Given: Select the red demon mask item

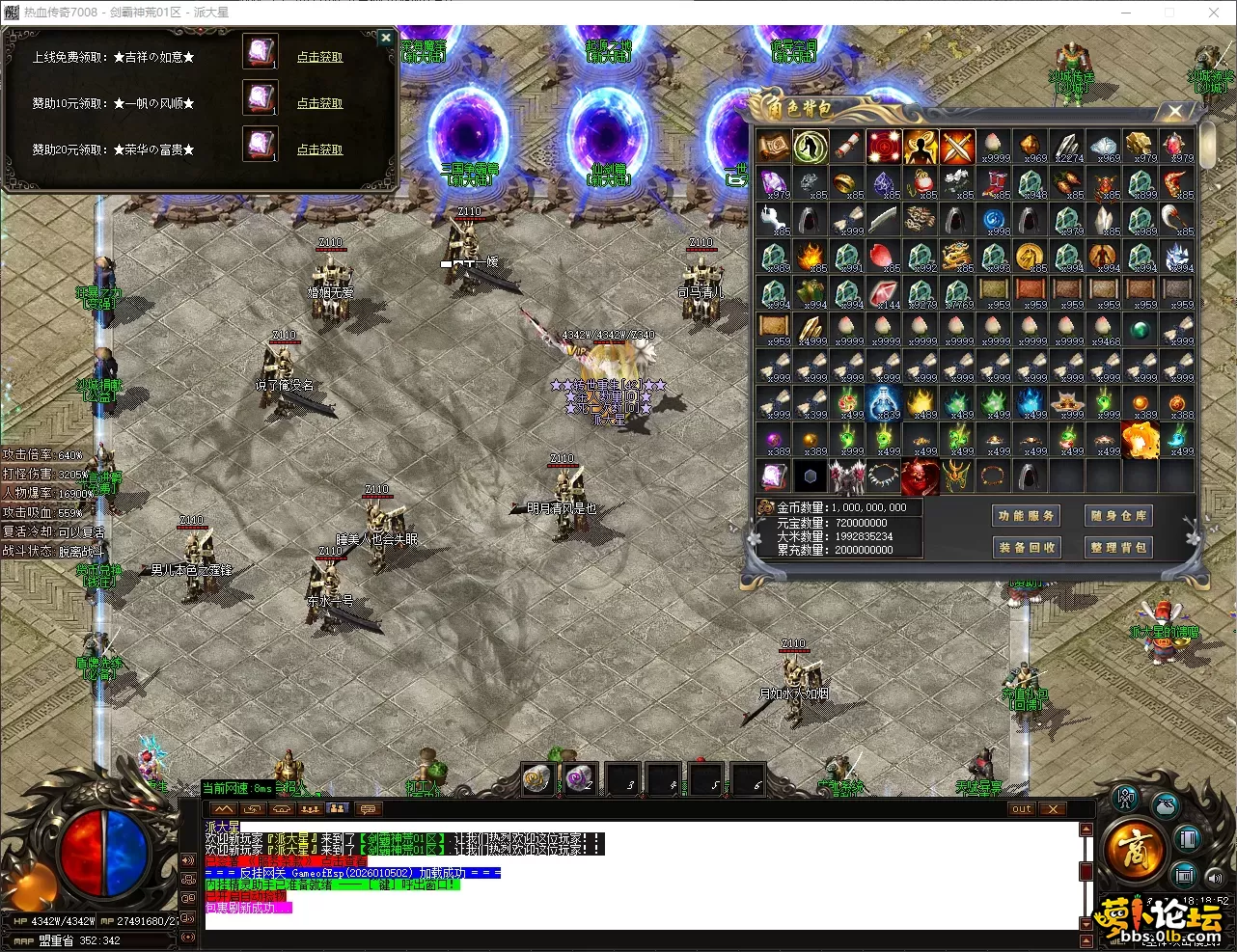Looking at the screenshot, I should (x=920, y=476).
